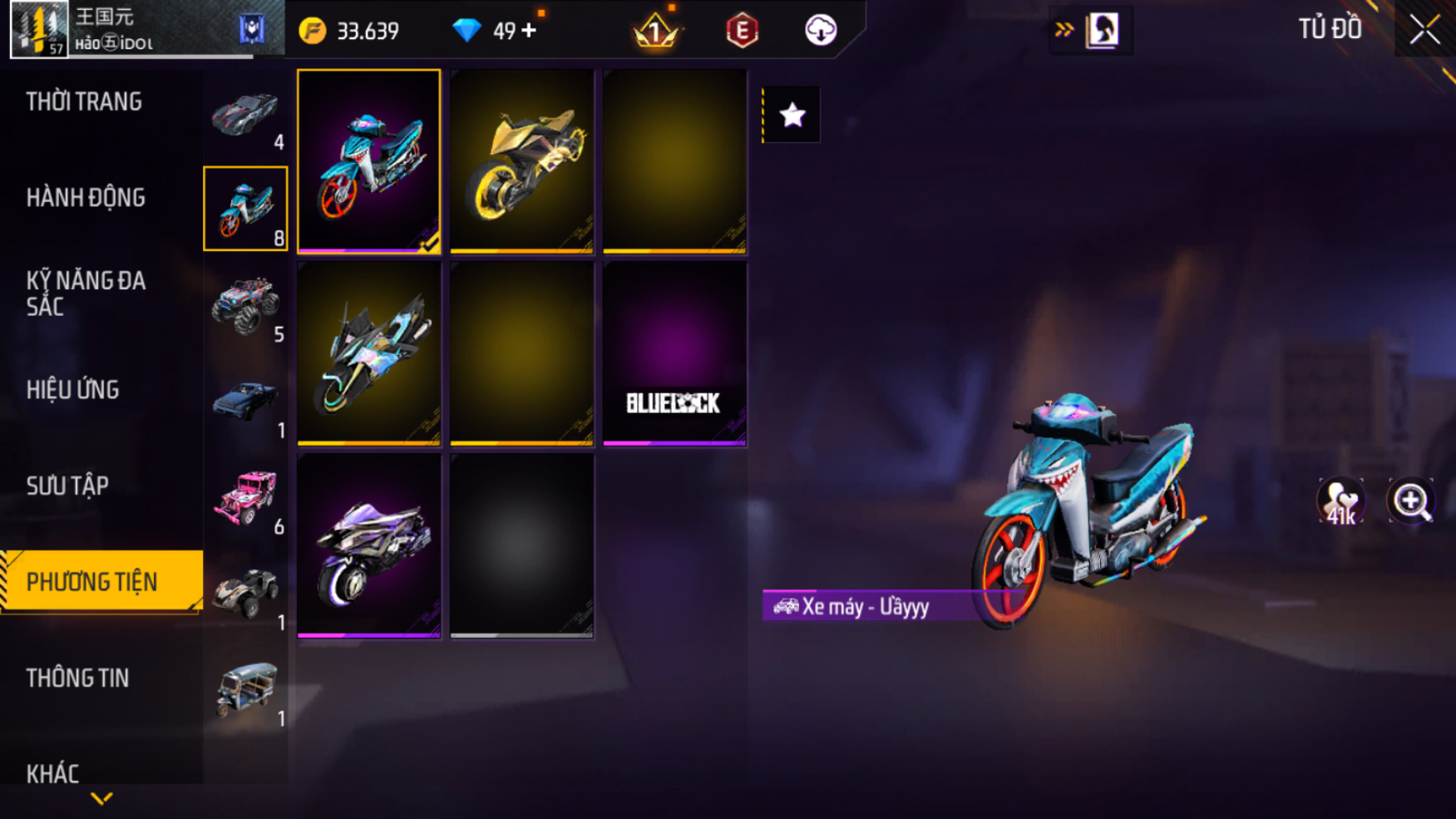Select the tuk-tuk vehicle type
This screenshot has width=1456, height=819.
[245, 690]
